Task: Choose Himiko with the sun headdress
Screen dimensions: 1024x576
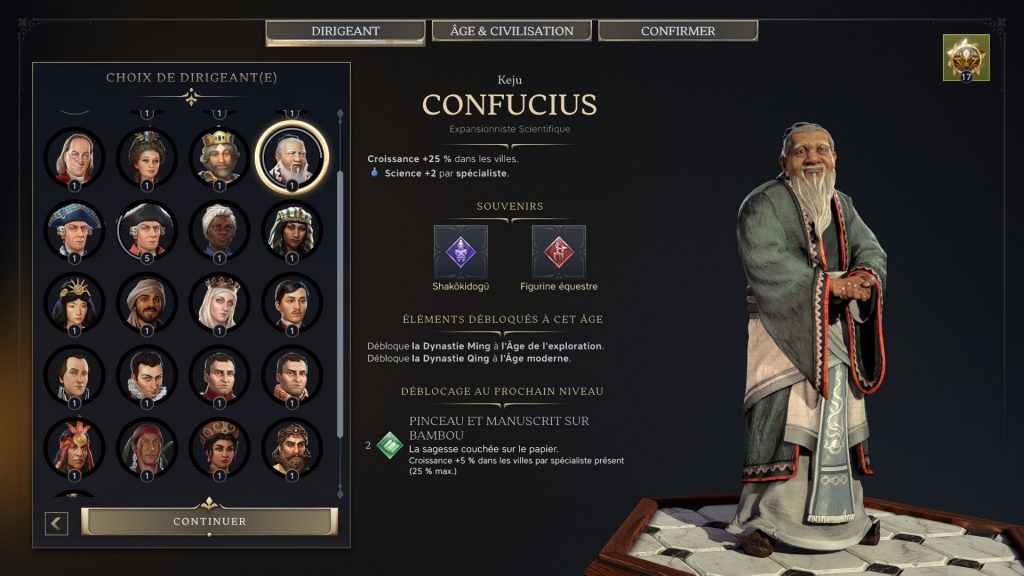Action: [74, 302]
